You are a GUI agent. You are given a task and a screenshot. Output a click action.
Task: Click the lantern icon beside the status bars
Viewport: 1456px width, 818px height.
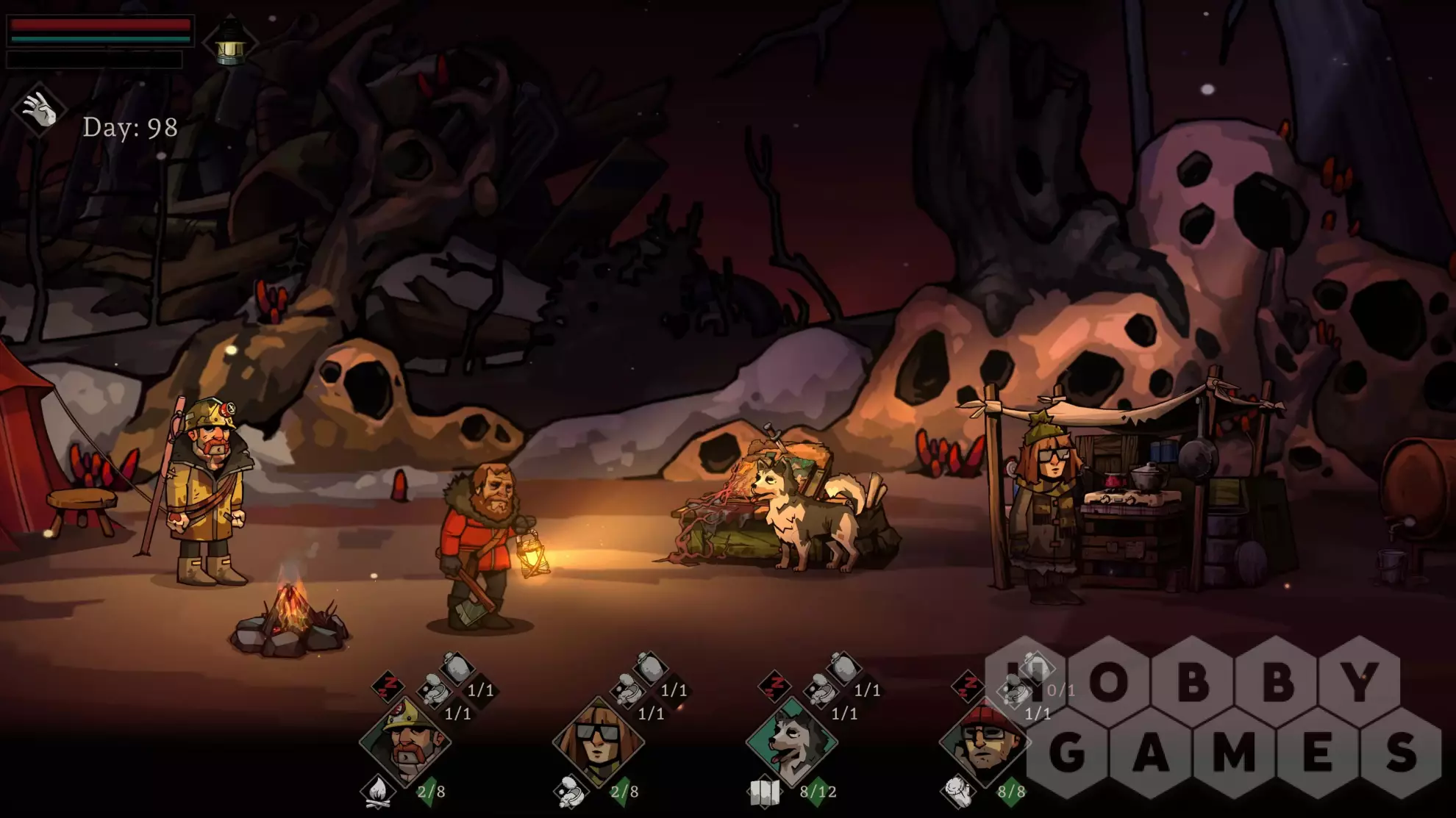230,43
